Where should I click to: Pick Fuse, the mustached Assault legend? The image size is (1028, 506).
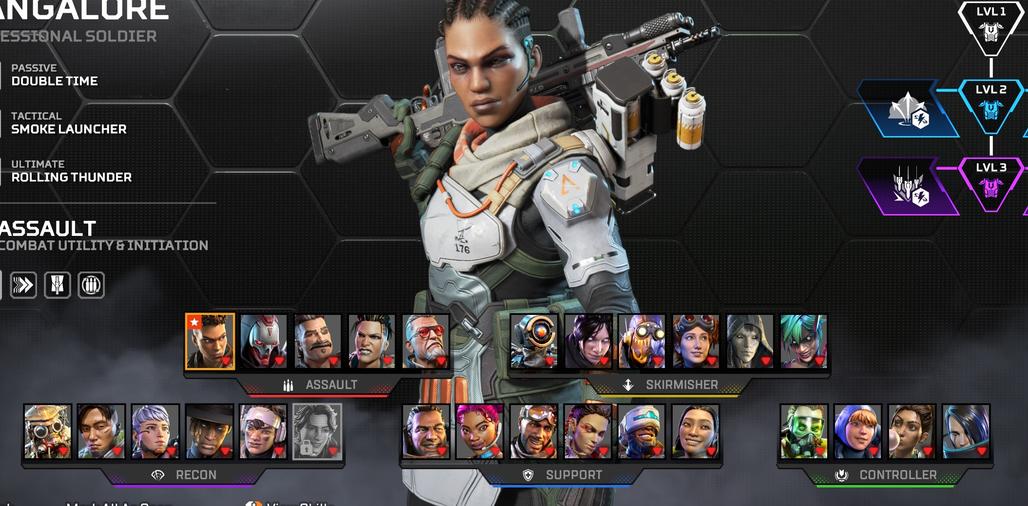(318, 341)
